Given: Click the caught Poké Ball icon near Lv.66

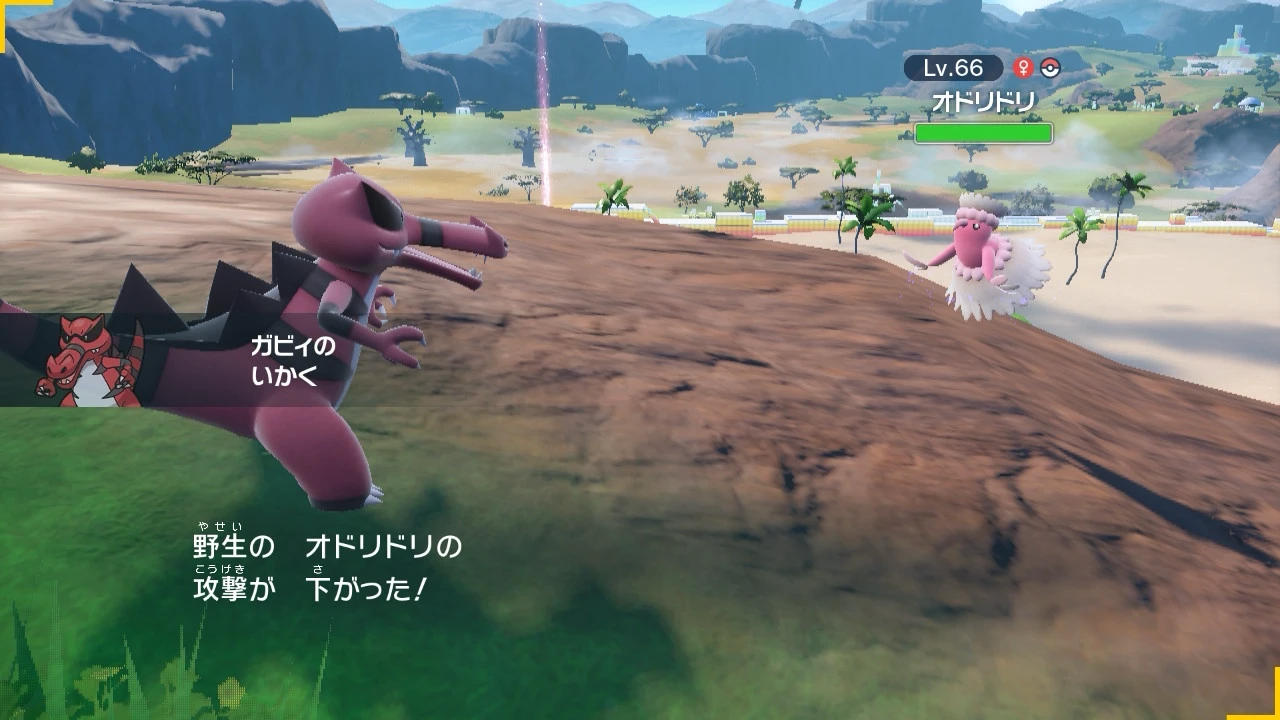Looking at the screenshot, I should pos(1049,68).
